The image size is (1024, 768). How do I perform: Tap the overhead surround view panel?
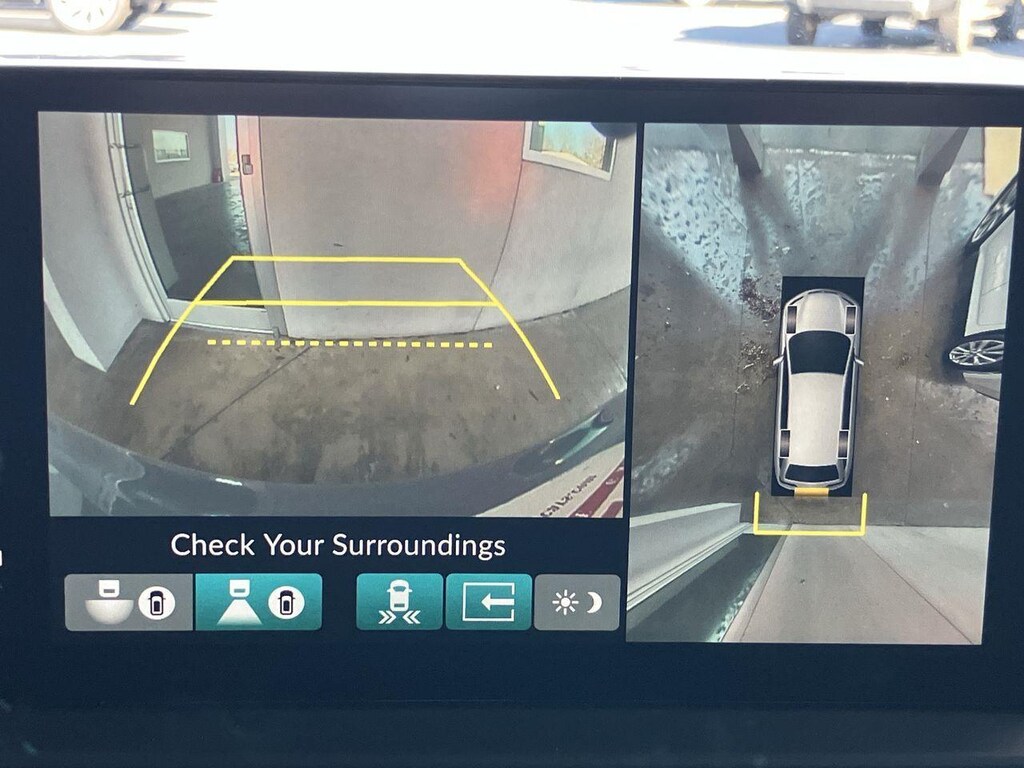(x=817, y=385)
